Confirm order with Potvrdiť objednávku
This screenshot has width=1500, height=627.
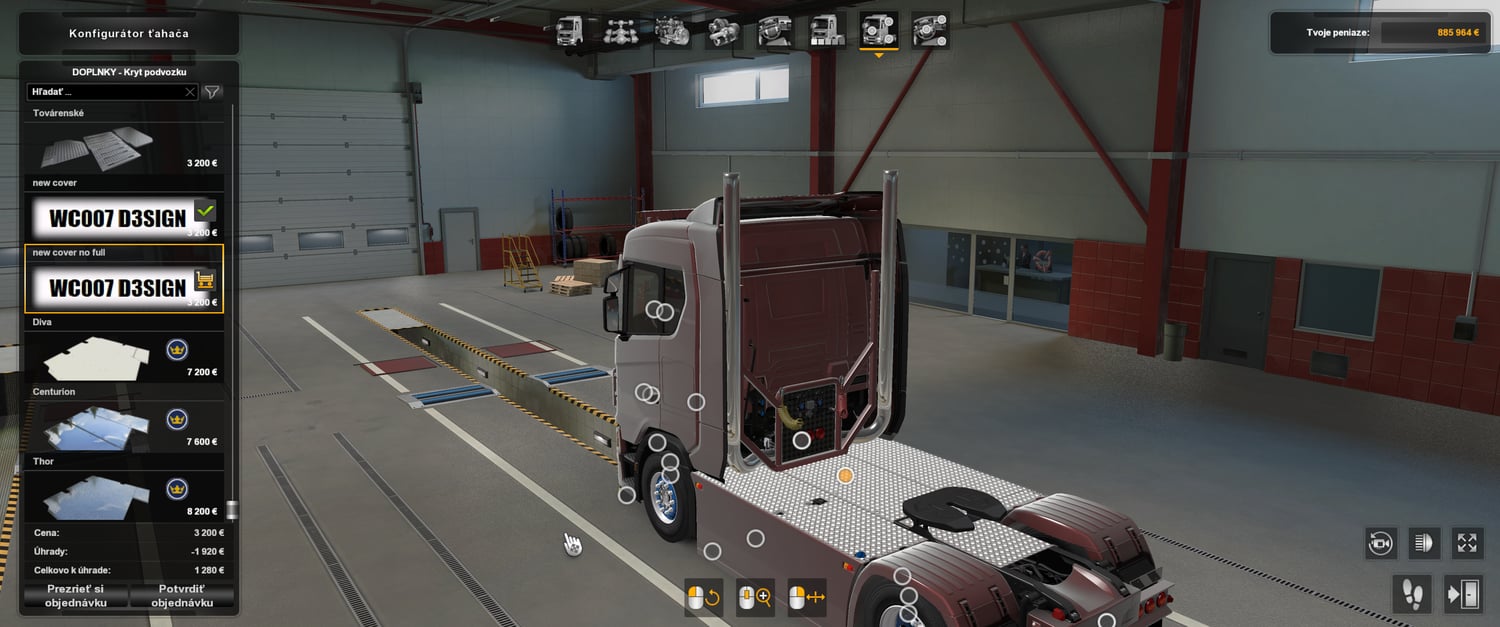point(182,596)
